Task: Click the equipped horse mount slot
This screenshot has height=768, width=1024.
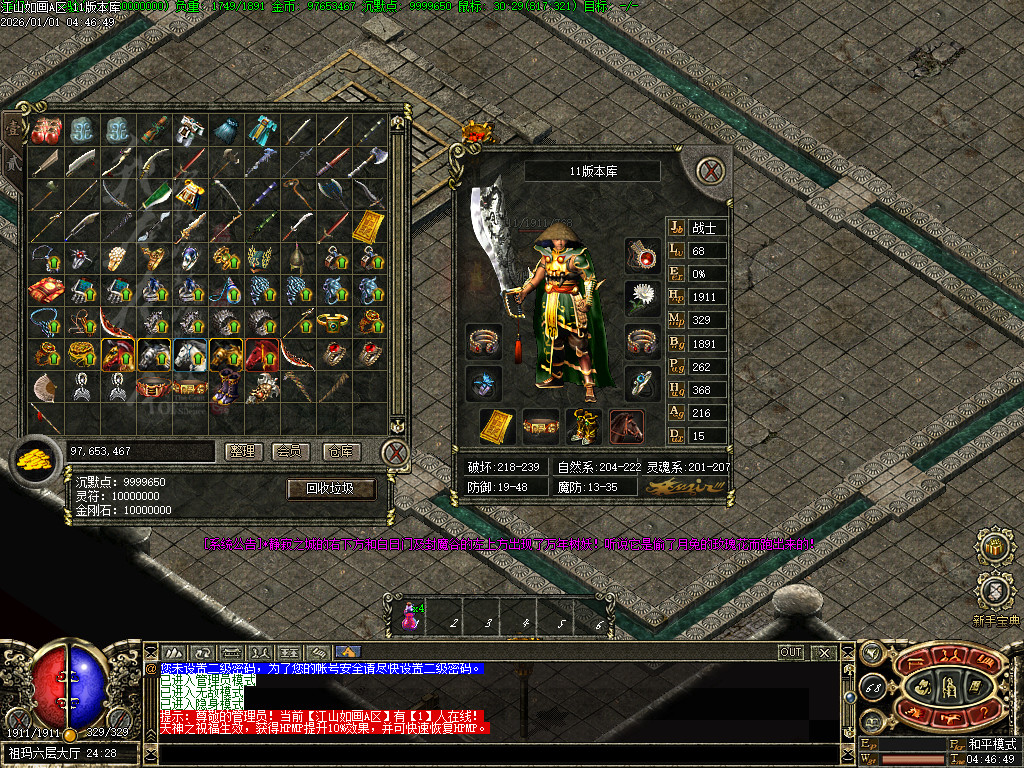Action: coord(626,427)
